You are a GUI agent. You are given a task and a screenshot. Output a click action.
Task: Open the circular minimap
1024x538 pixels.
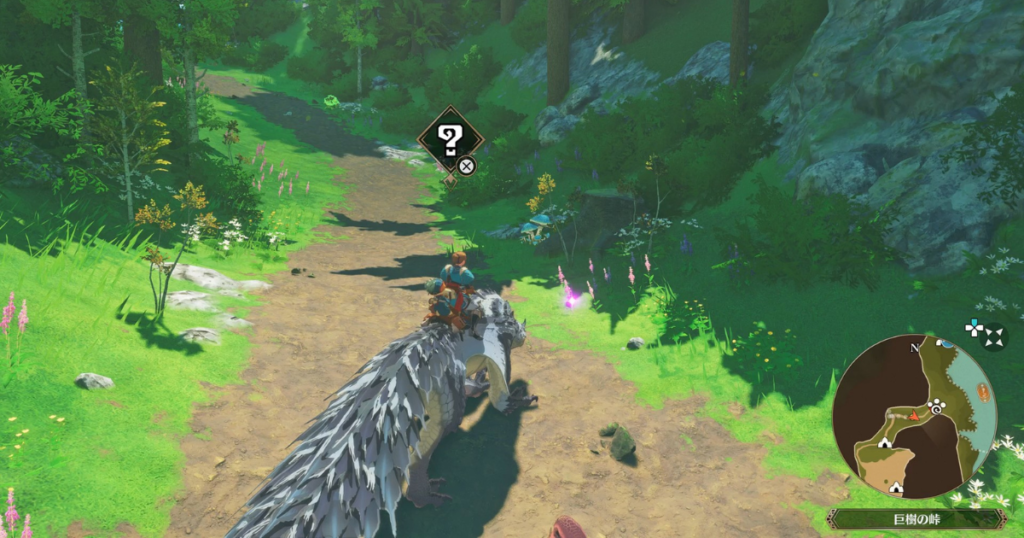914,416
